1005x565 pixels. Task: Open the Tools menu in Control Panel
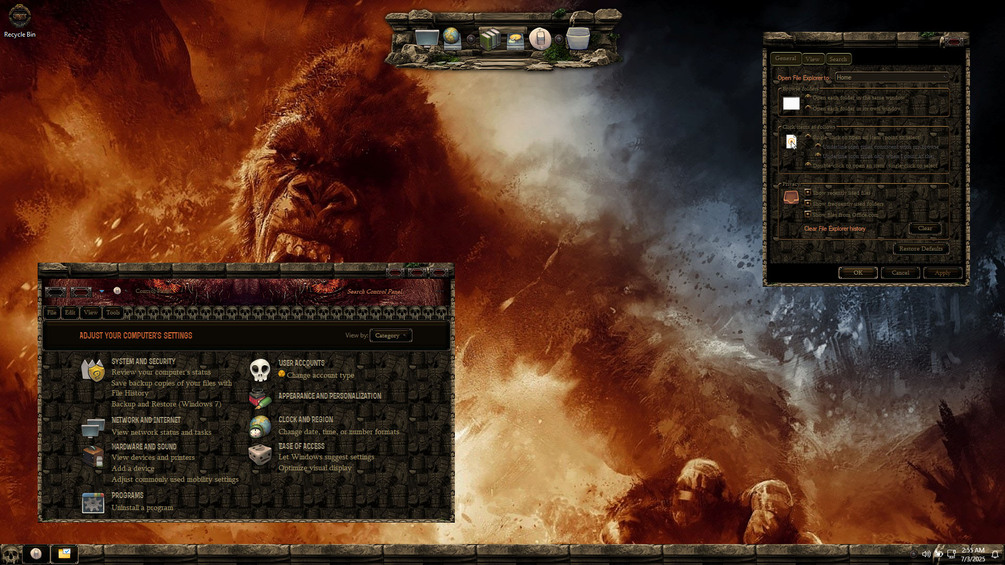tap(113, 313)
